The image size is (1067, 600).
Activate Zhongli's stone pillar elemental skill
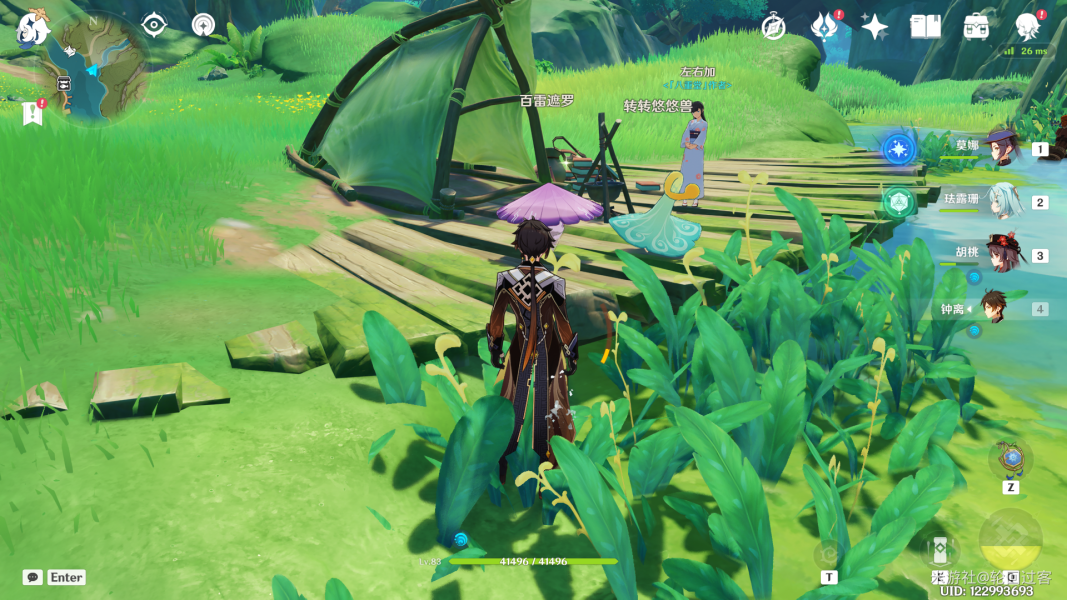pos(940,550)
